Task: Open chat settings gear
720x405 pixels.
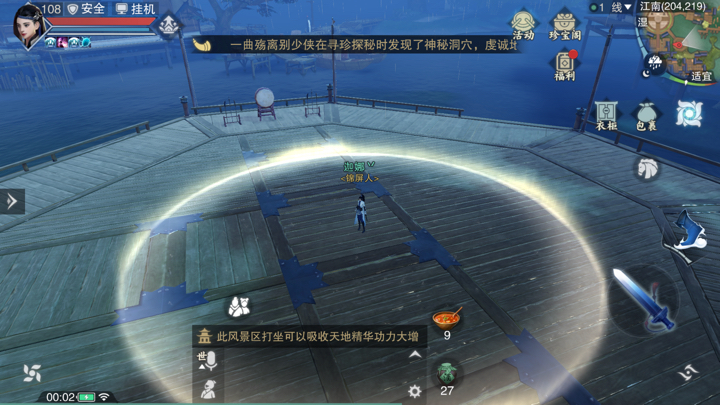Action: coord(415,392)
